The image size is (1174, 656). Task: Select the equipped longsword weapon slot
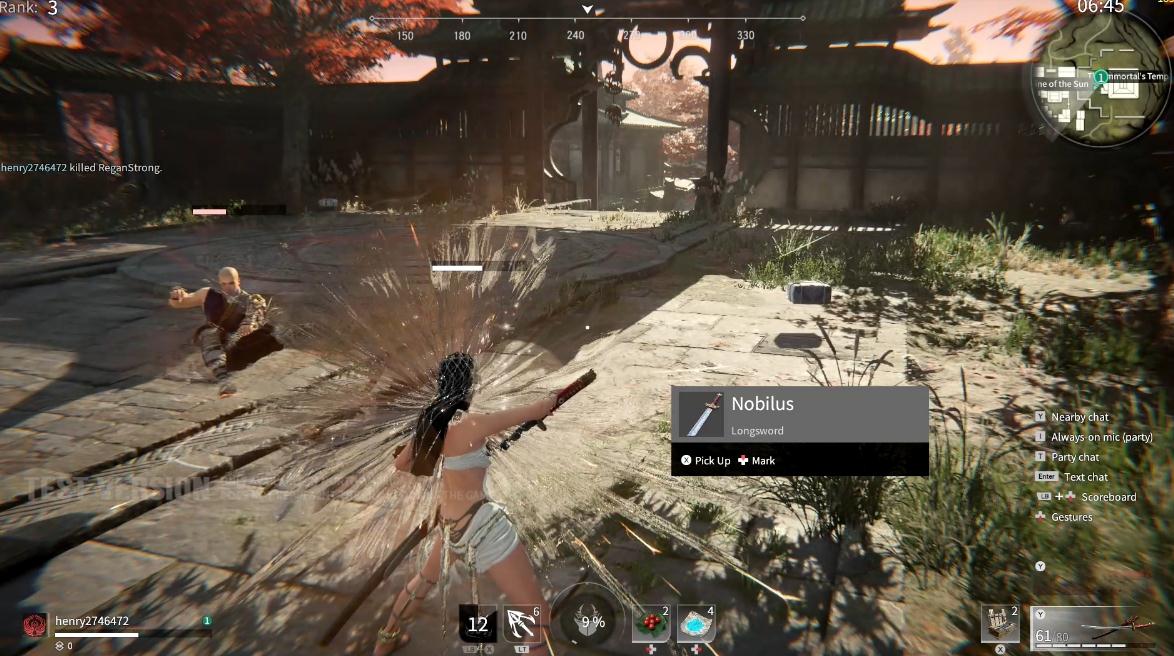(x=1093, y=627)
